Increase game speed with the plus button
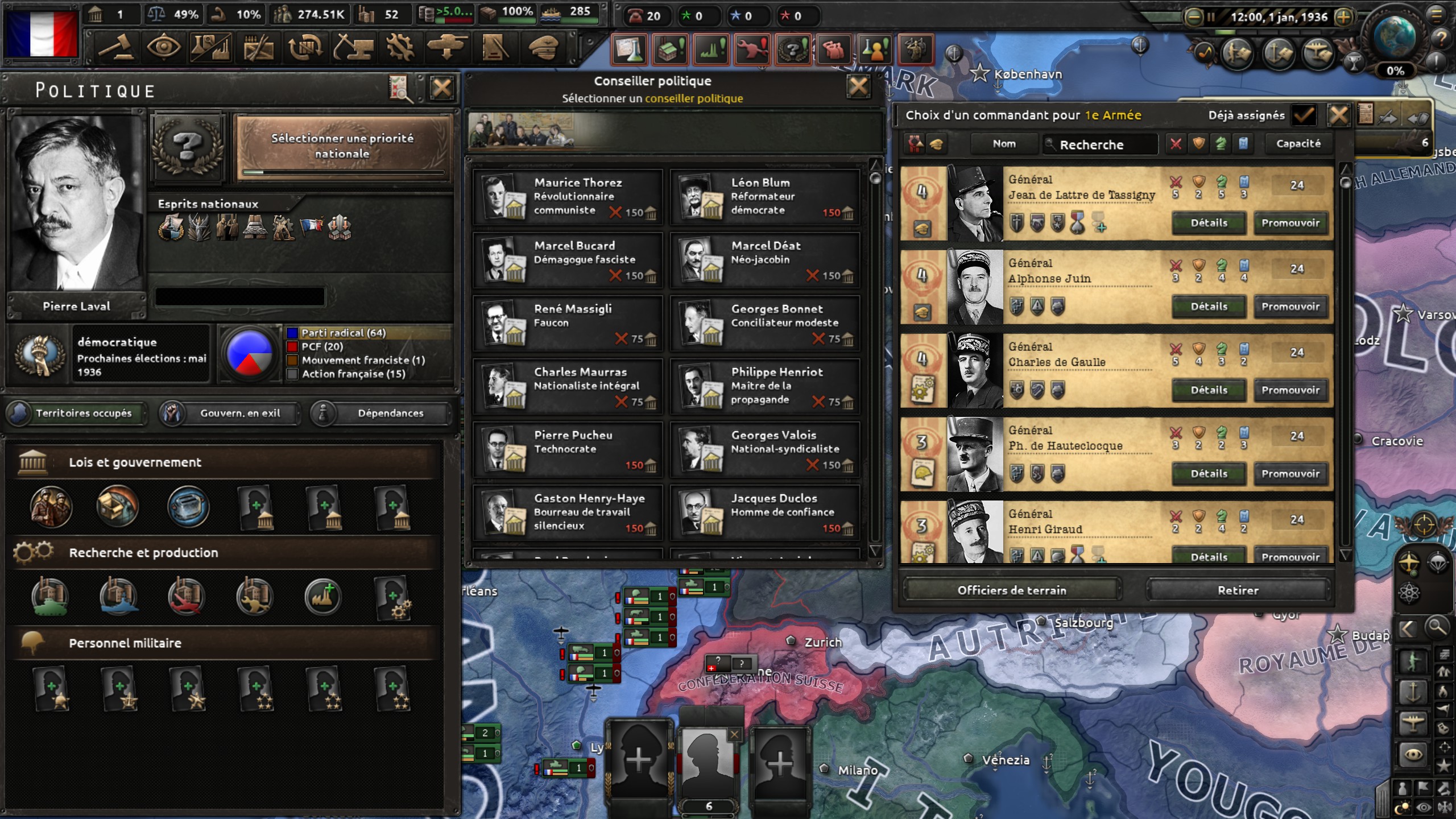 (1343, 17)
